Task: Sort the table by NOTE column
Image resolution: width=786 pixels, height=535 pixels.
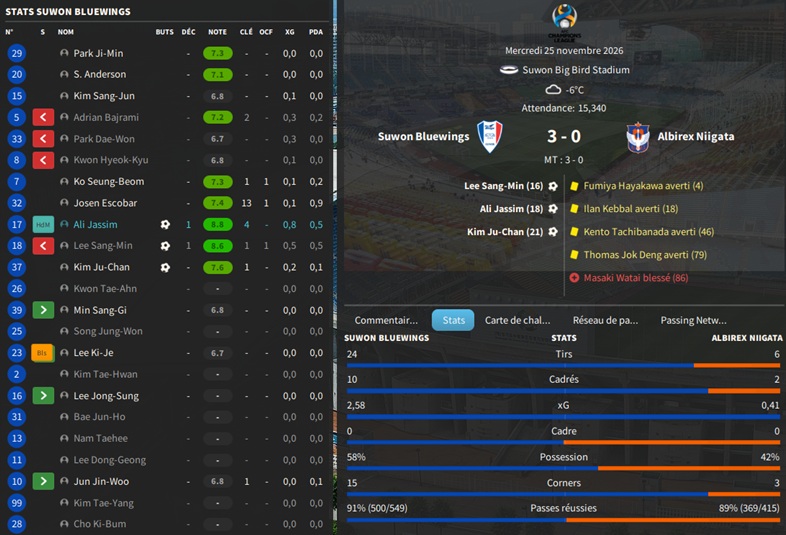Action: [x=217, y=32]
